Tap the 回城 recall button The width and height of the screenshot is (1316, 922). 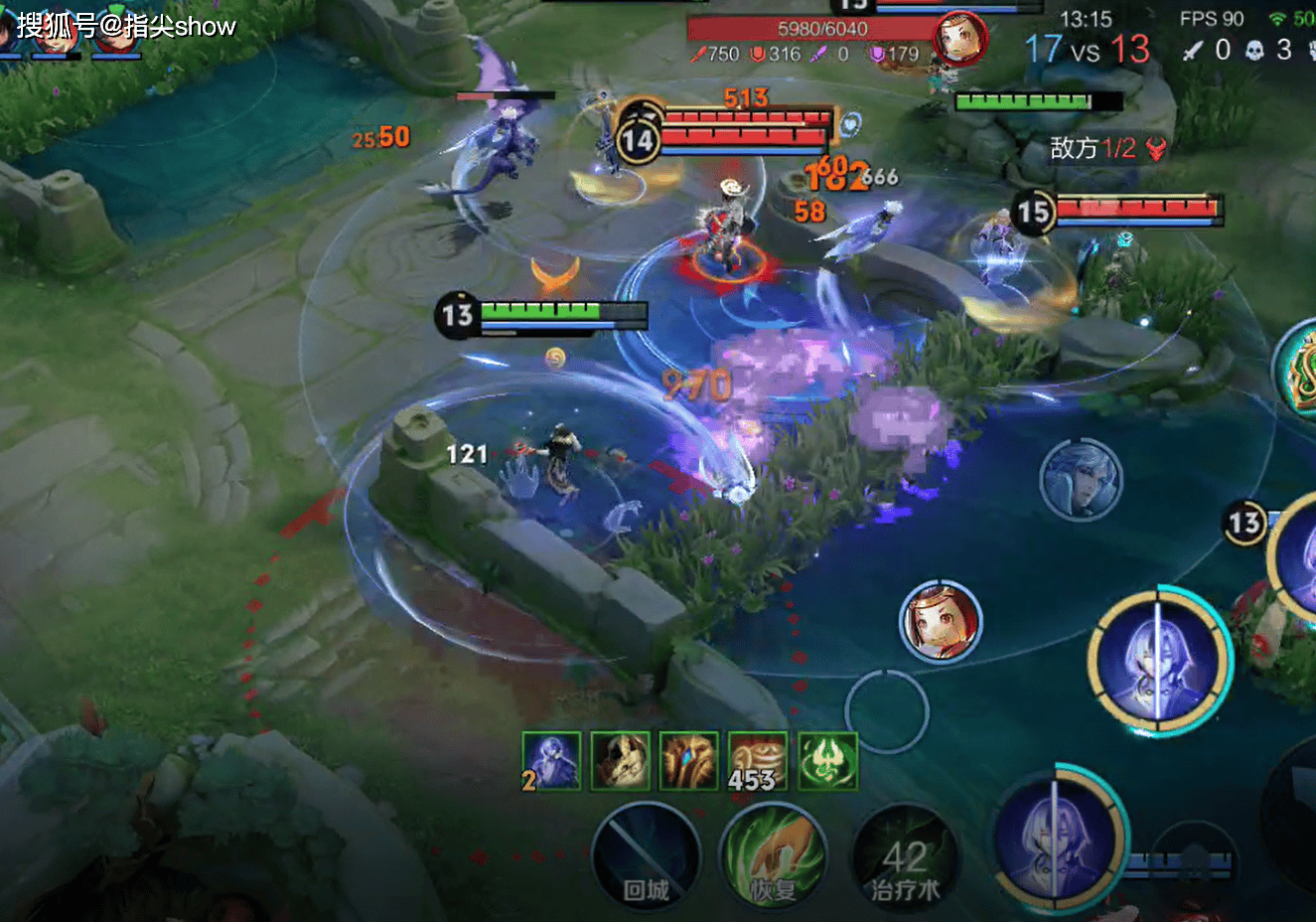[646, 856]
